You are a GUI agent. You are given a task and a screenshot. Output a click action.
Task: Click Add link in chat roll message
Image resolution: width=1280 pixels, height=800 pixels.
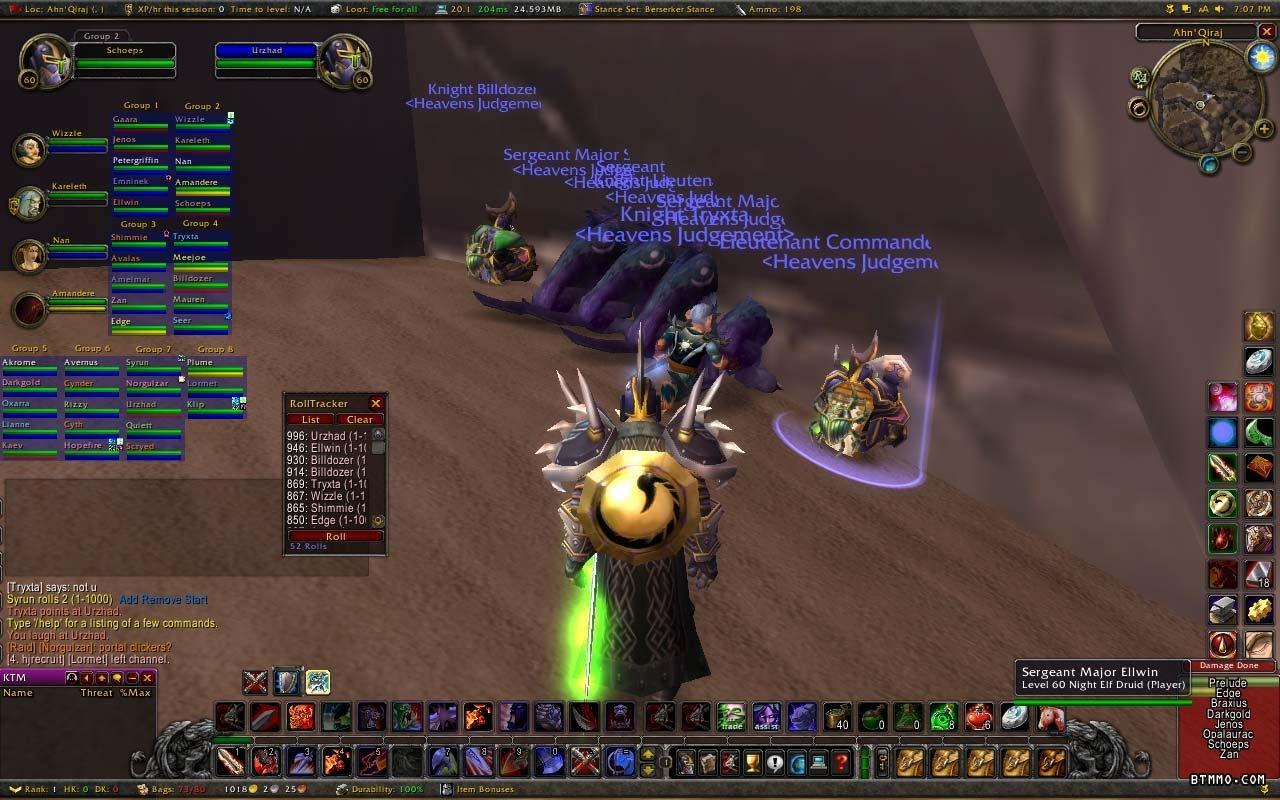[130, 599]
